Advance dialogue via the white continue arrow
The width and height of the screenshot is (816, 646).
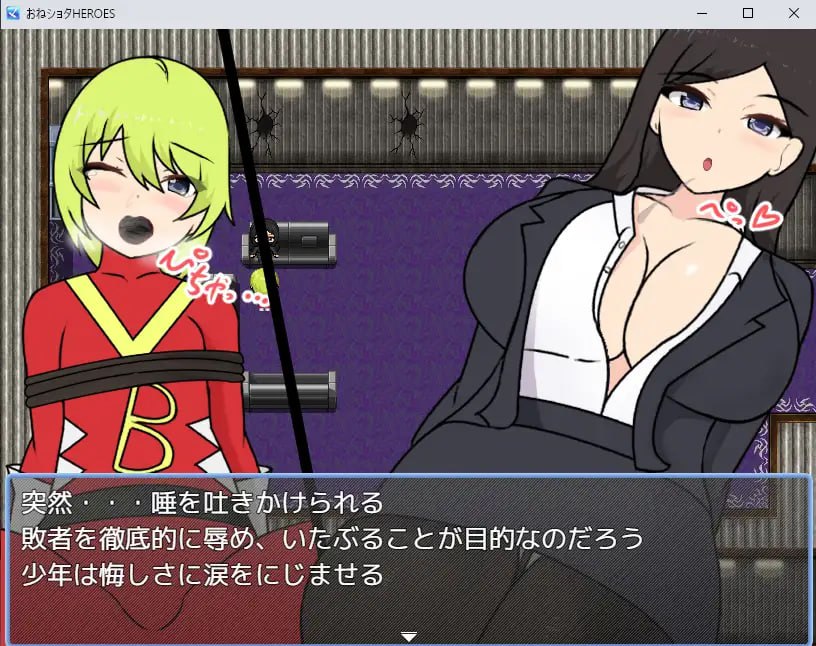point(408,636)
